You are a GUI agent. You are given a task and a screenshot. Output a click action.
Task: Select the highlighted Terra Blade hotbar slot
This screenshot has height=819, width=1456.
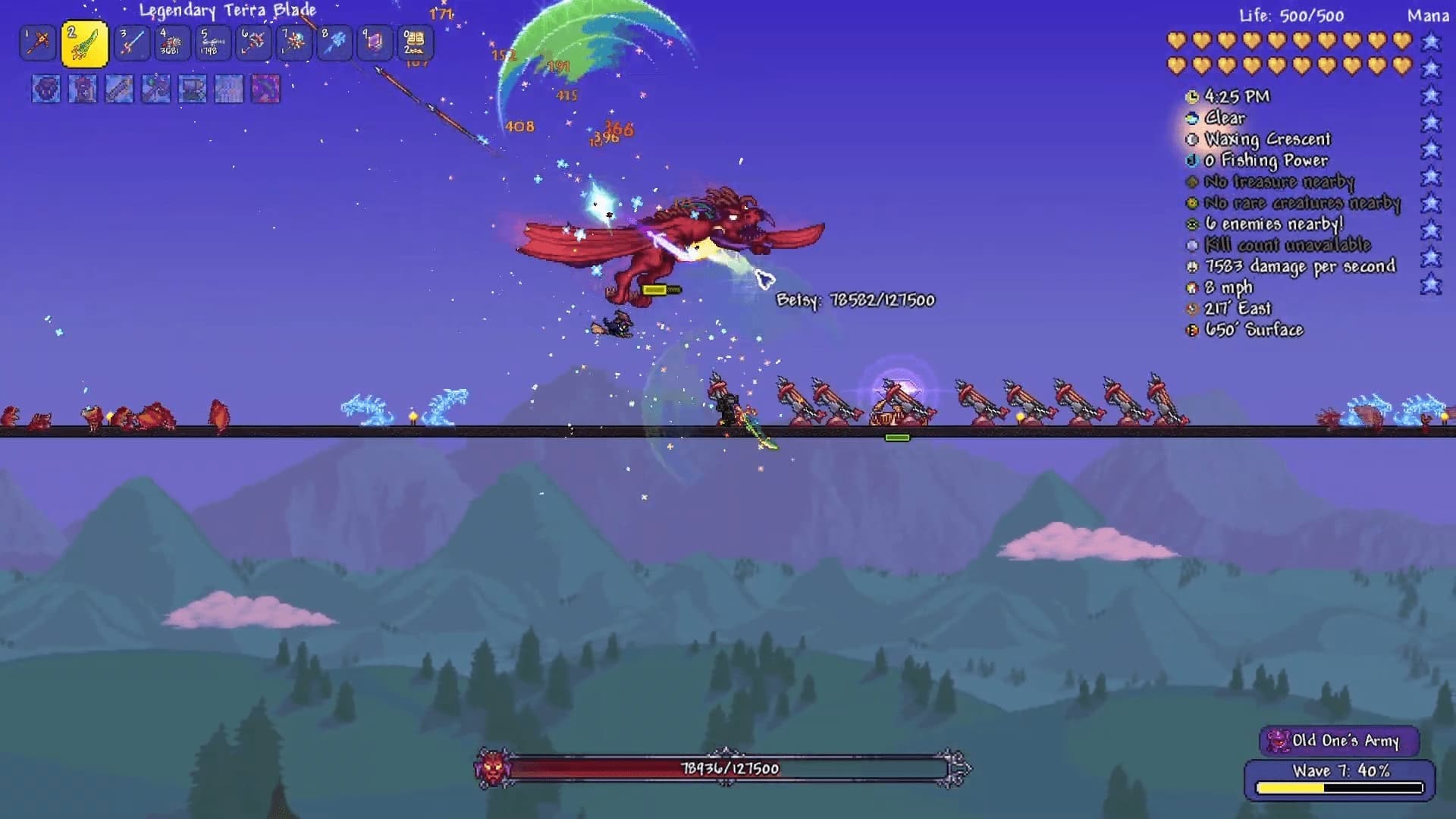(84, 43)
